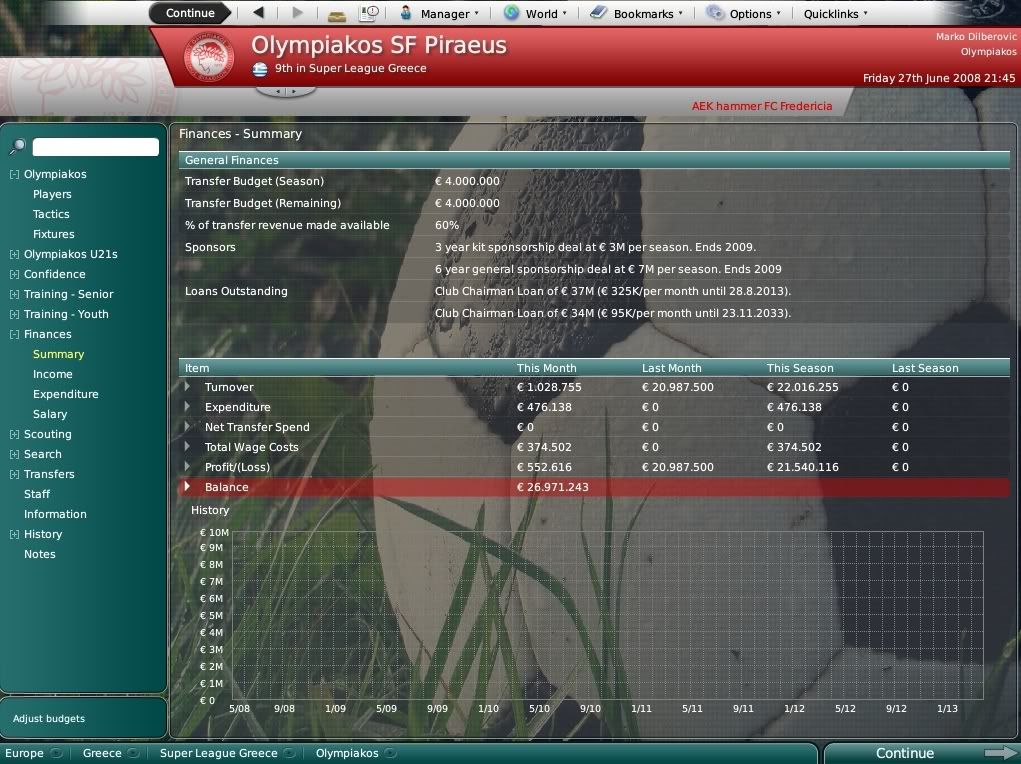View the Fixtures list
This screenshot has width=1021, height=764.
coord(54,234)
